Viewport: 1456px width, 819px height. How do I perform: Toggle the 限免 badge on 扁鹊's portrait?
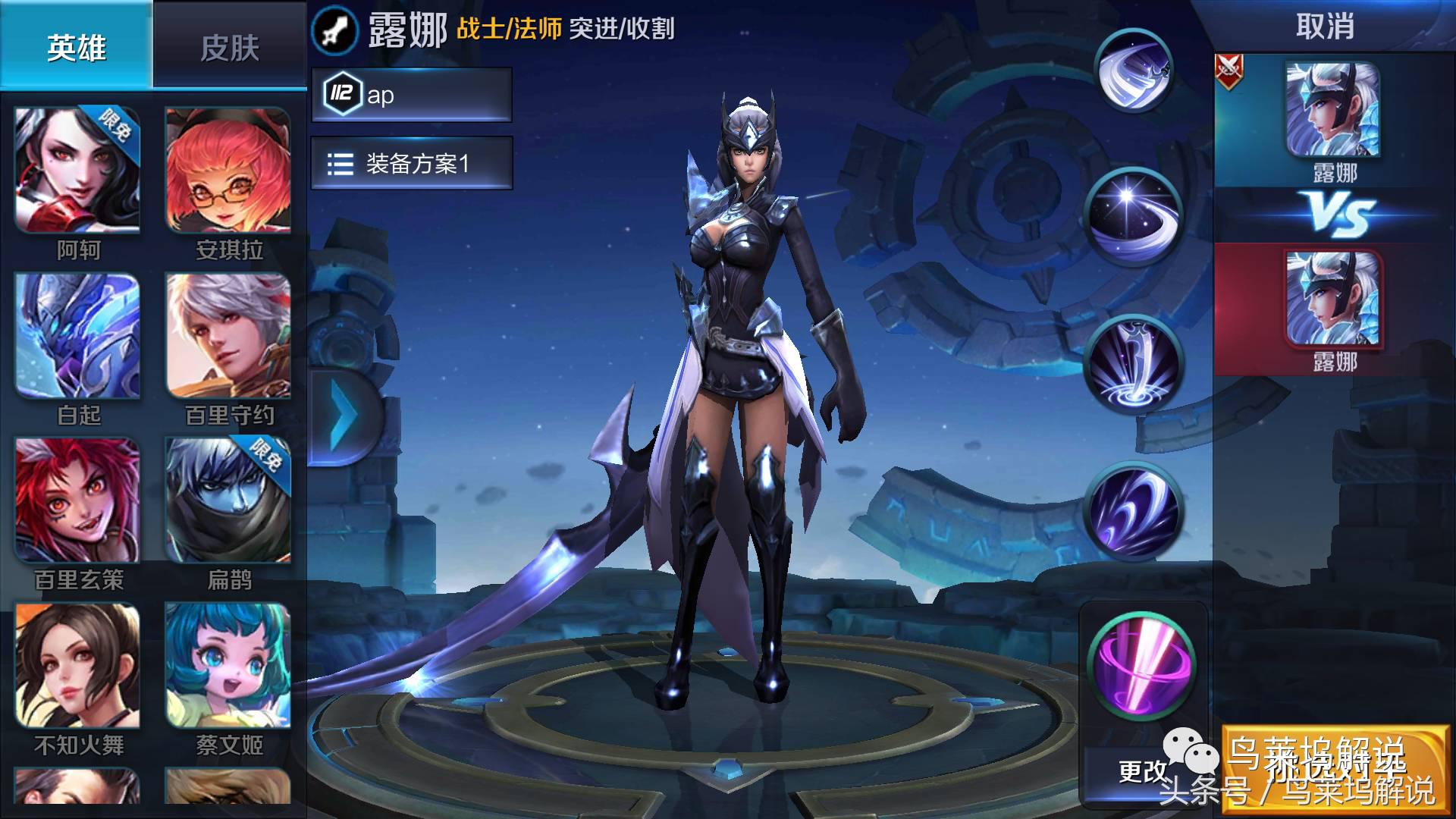coord(265,460)
